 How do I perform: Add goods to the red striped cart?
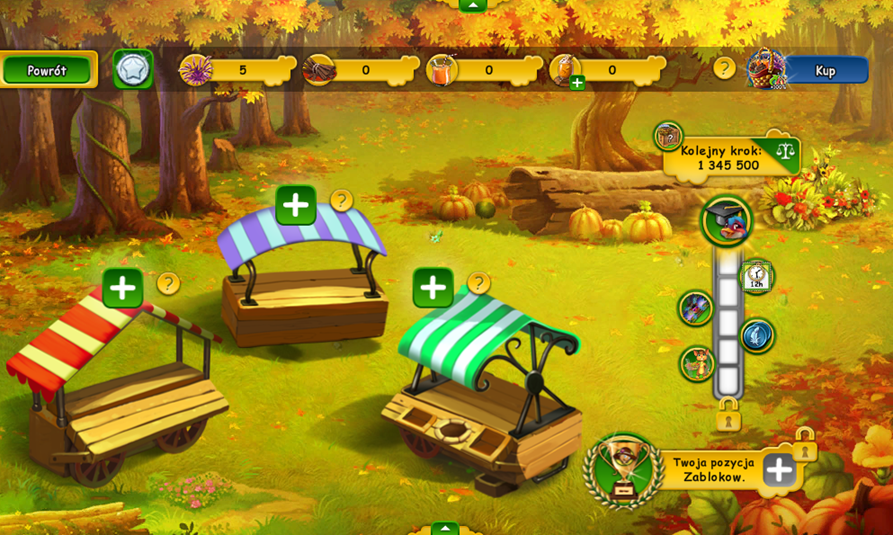click(x=122, y=288)
